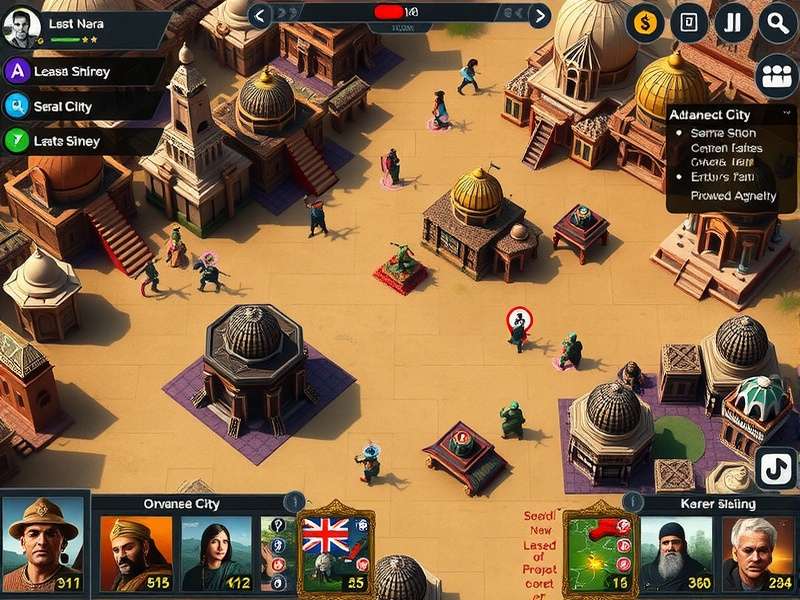Choose the dark-haired woman portrait labeled 112
800x600 pixels.
coord(217,552)
